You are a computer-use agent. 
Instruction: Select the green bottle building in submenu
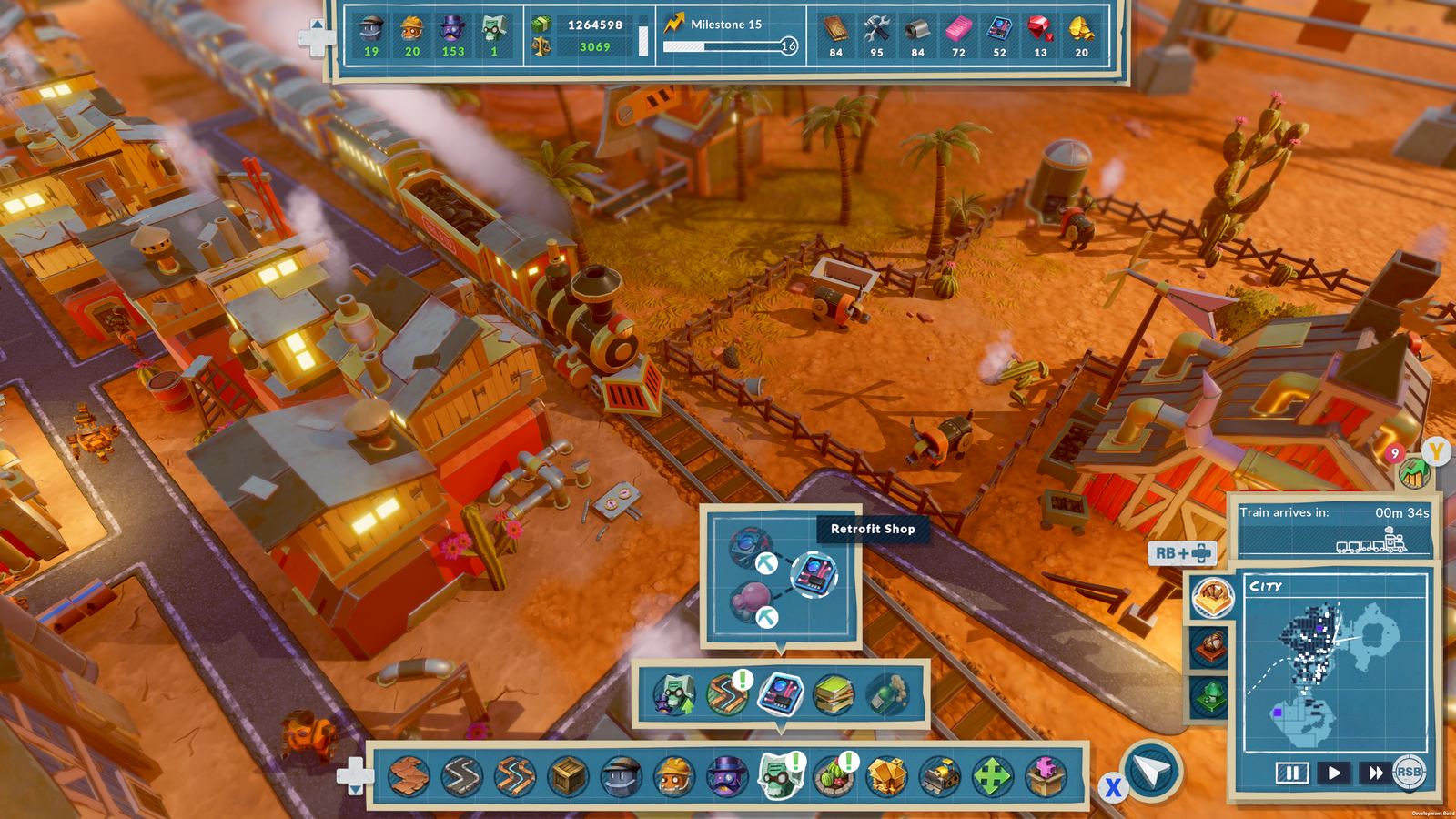coord(887,695)
